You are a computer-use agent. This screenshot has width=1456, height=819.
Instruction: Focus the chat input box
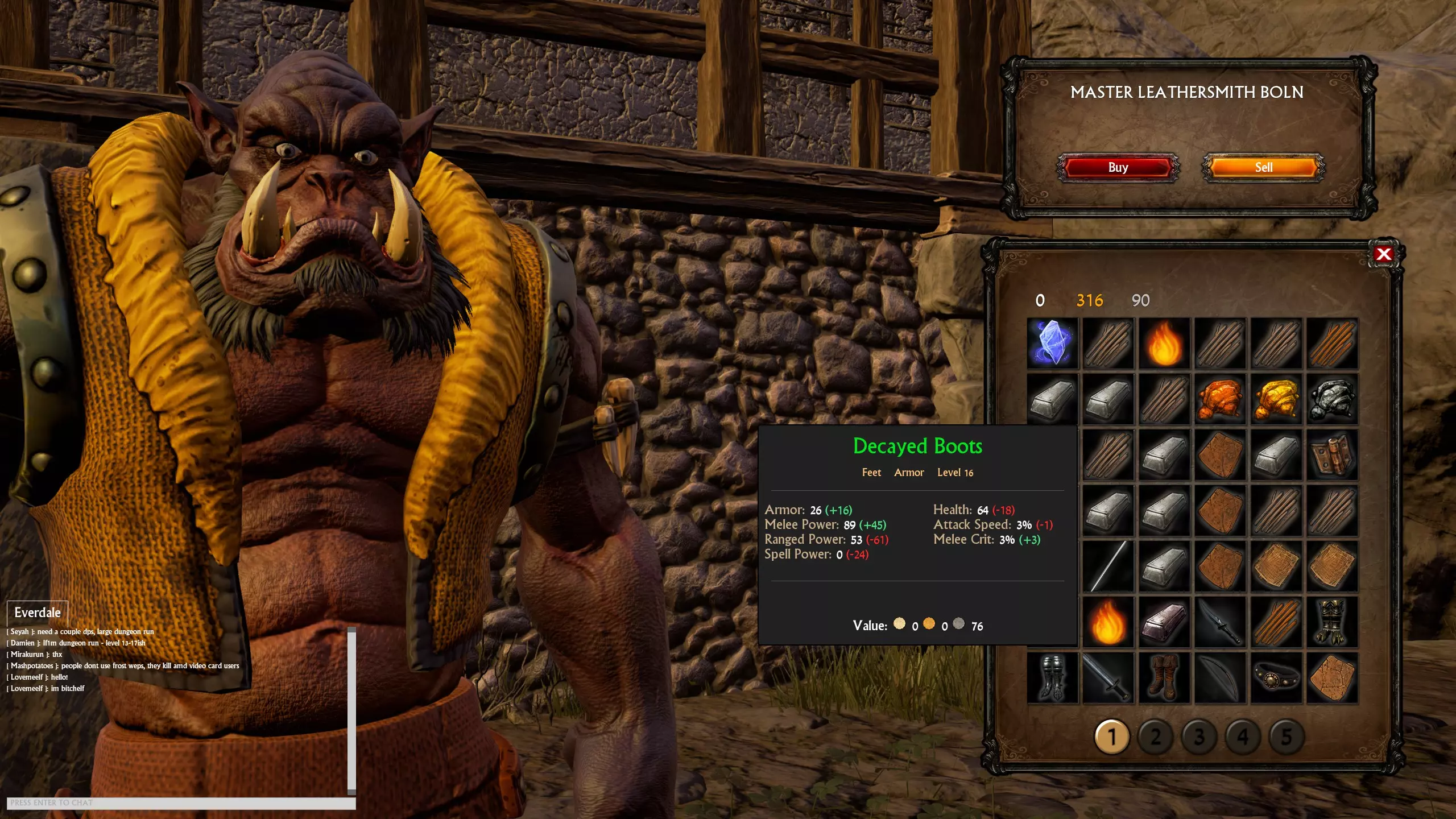coord(181,803)
